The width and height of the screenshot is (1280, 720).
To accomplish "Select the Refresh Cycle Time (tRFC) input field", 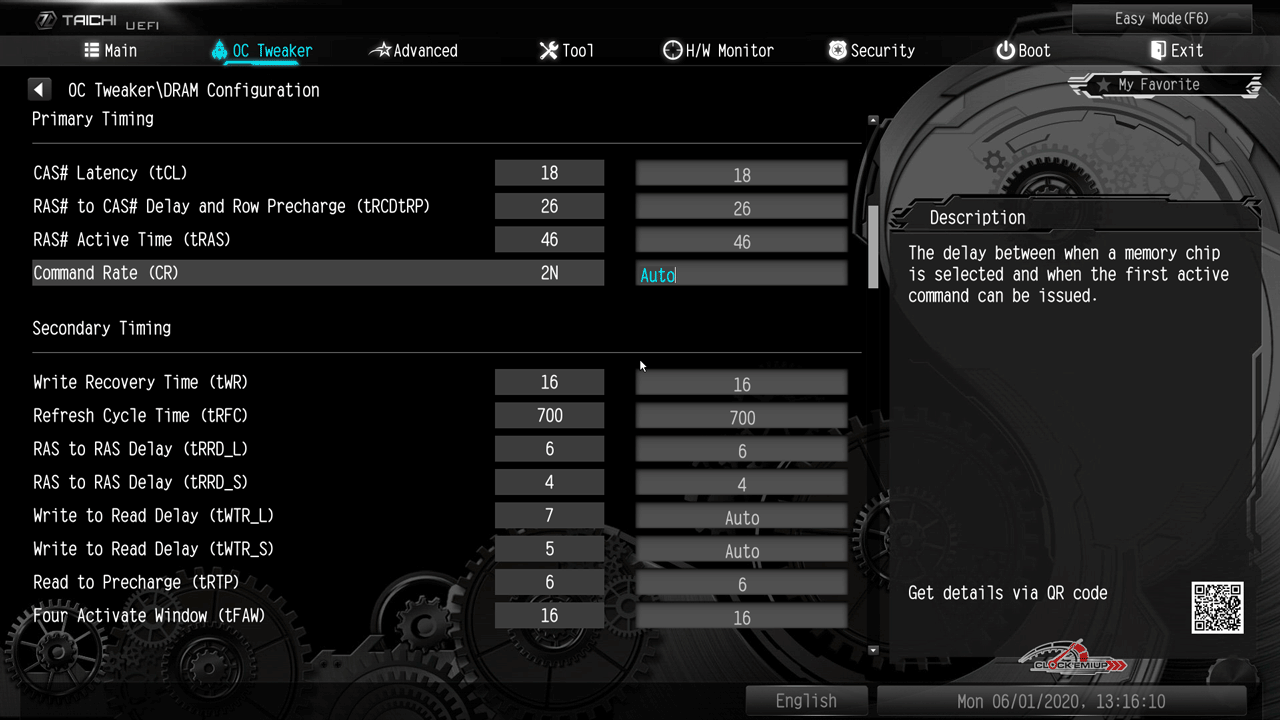I will click(x=741, y=418).
